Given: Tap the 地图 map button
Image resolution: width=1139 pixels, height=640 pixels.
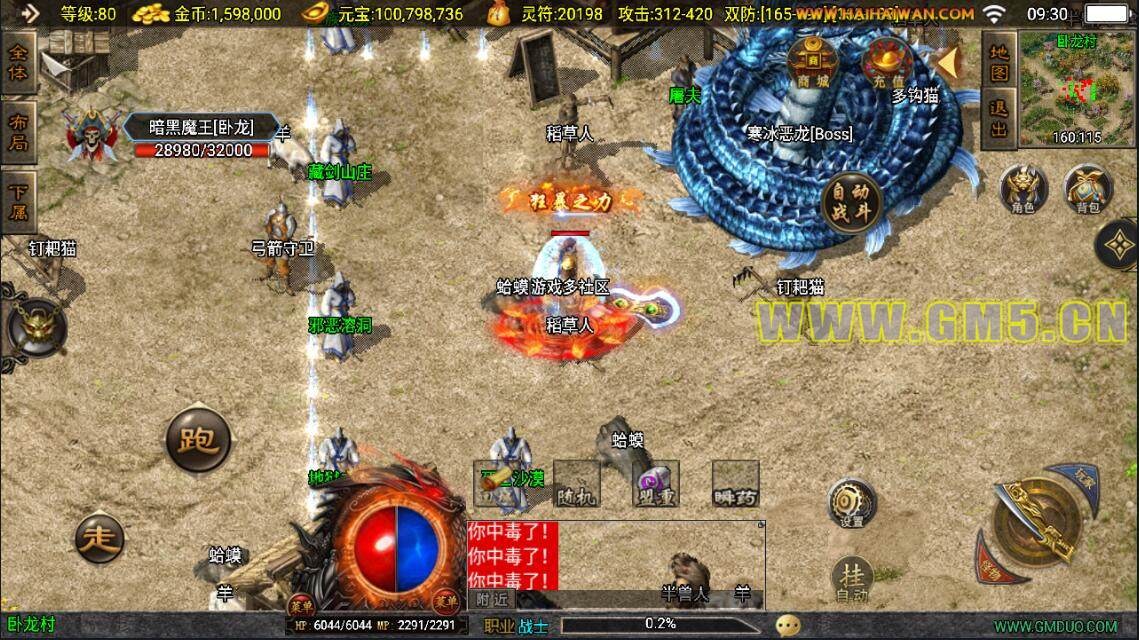Looking at the screenshot, I should point(999,61).
